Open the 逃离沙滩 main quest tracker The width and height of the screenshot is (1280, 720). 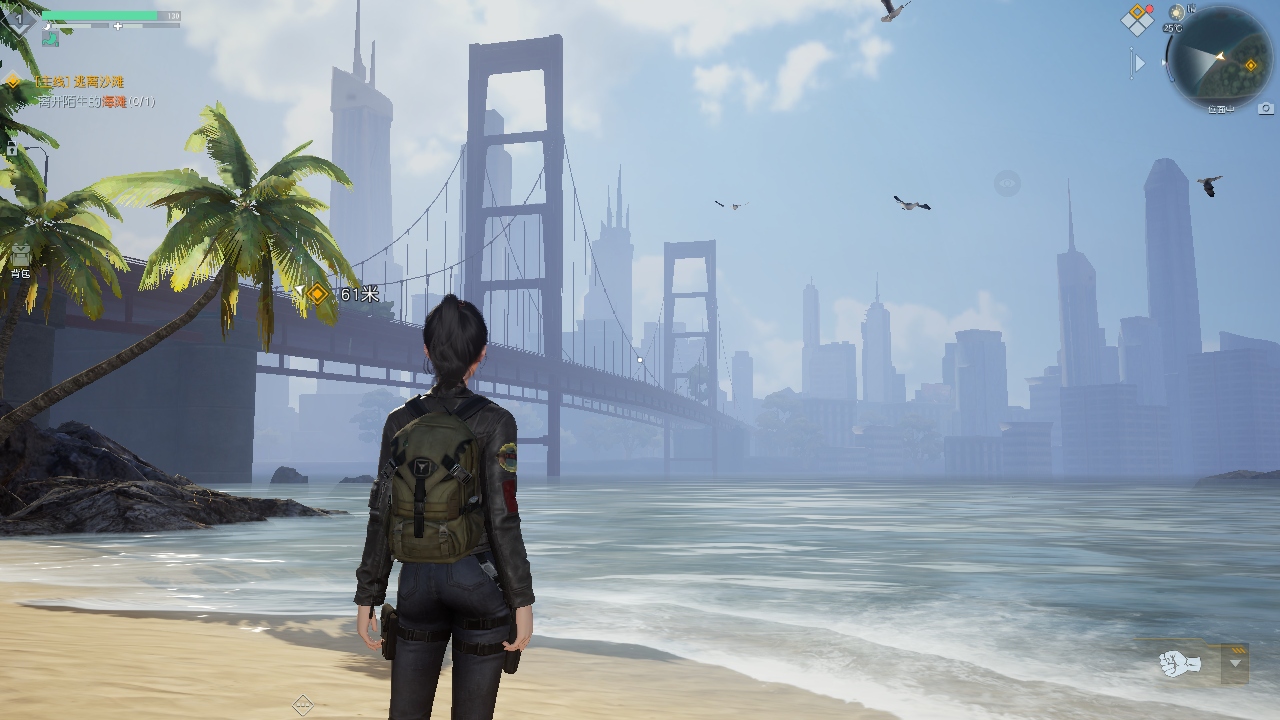pos(78,81)
